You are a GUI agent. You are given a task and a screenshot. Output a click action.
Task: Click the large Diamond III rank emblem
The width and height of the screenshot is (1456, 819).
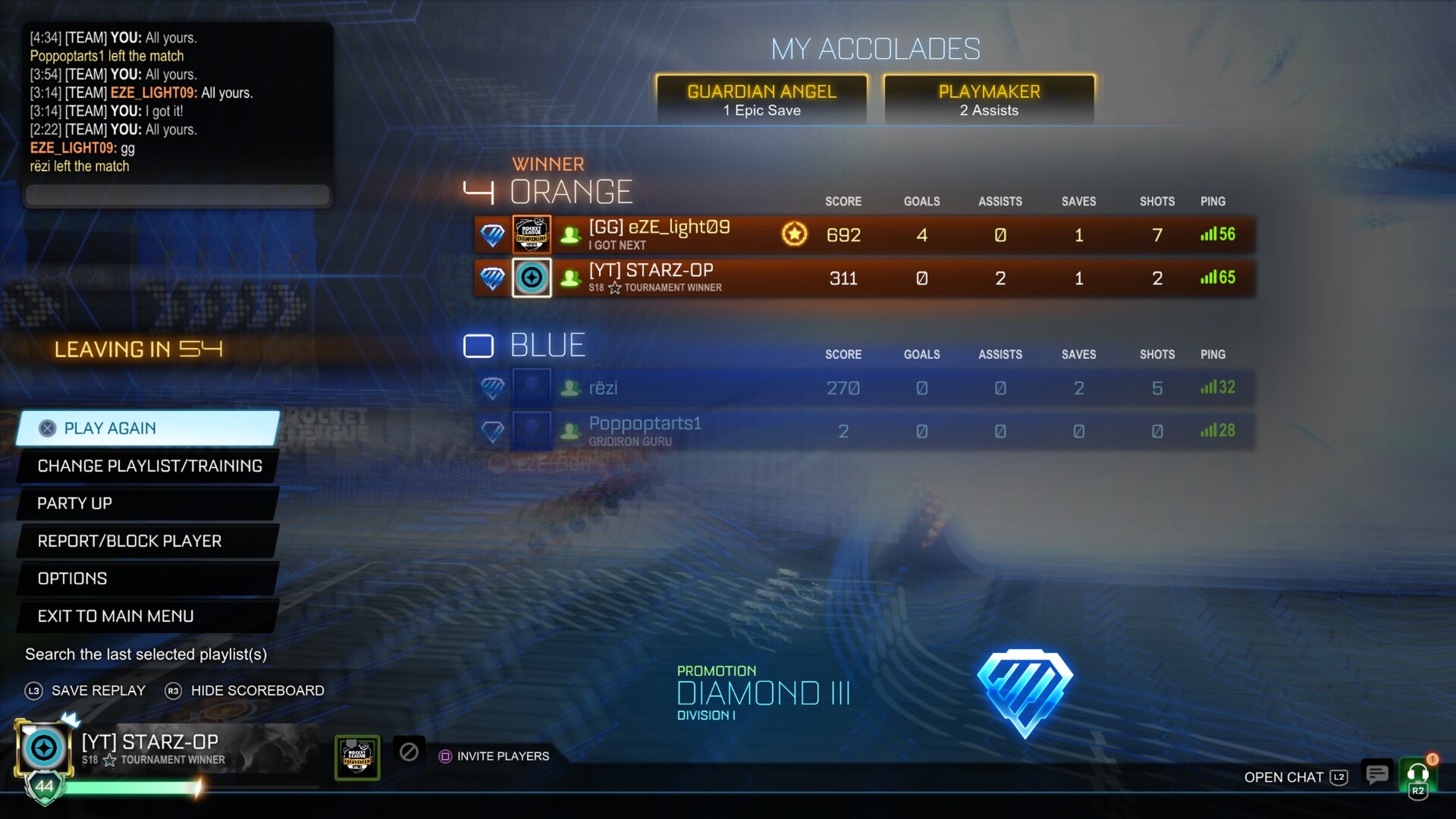click(x=1025, y=692)
